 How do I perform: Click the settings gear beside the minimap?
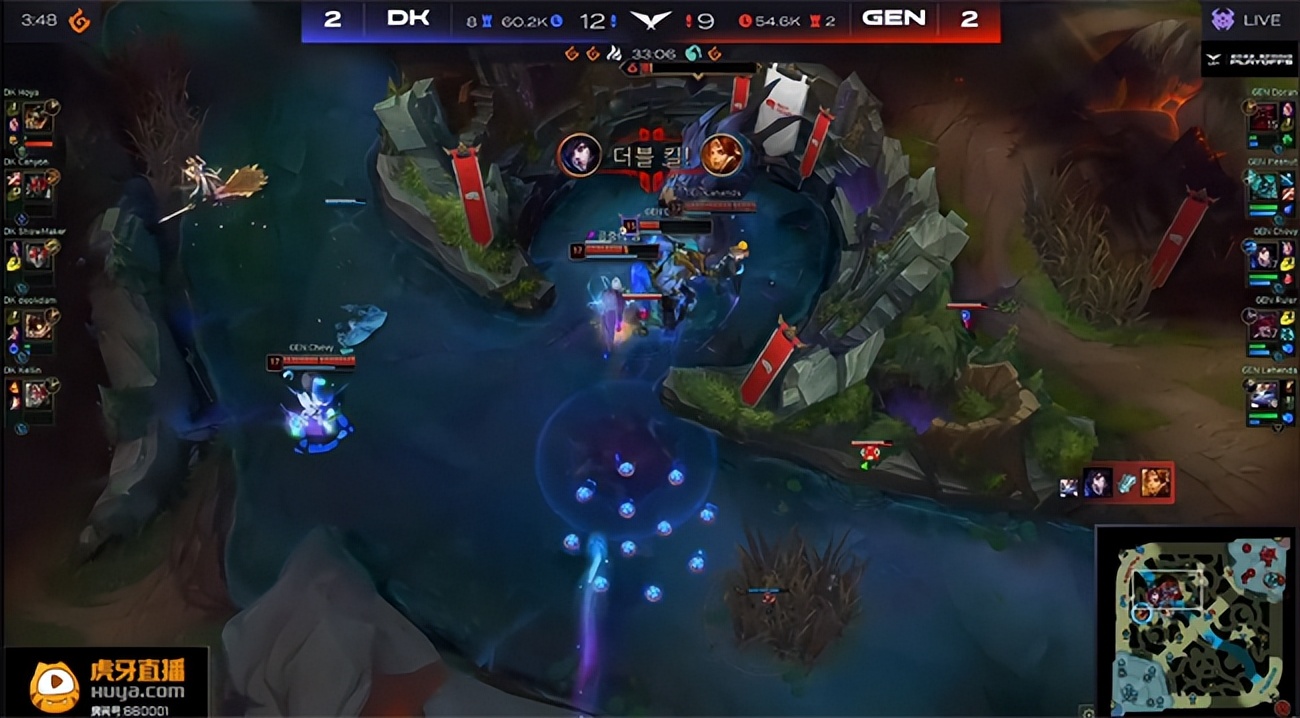[1086, 710]
